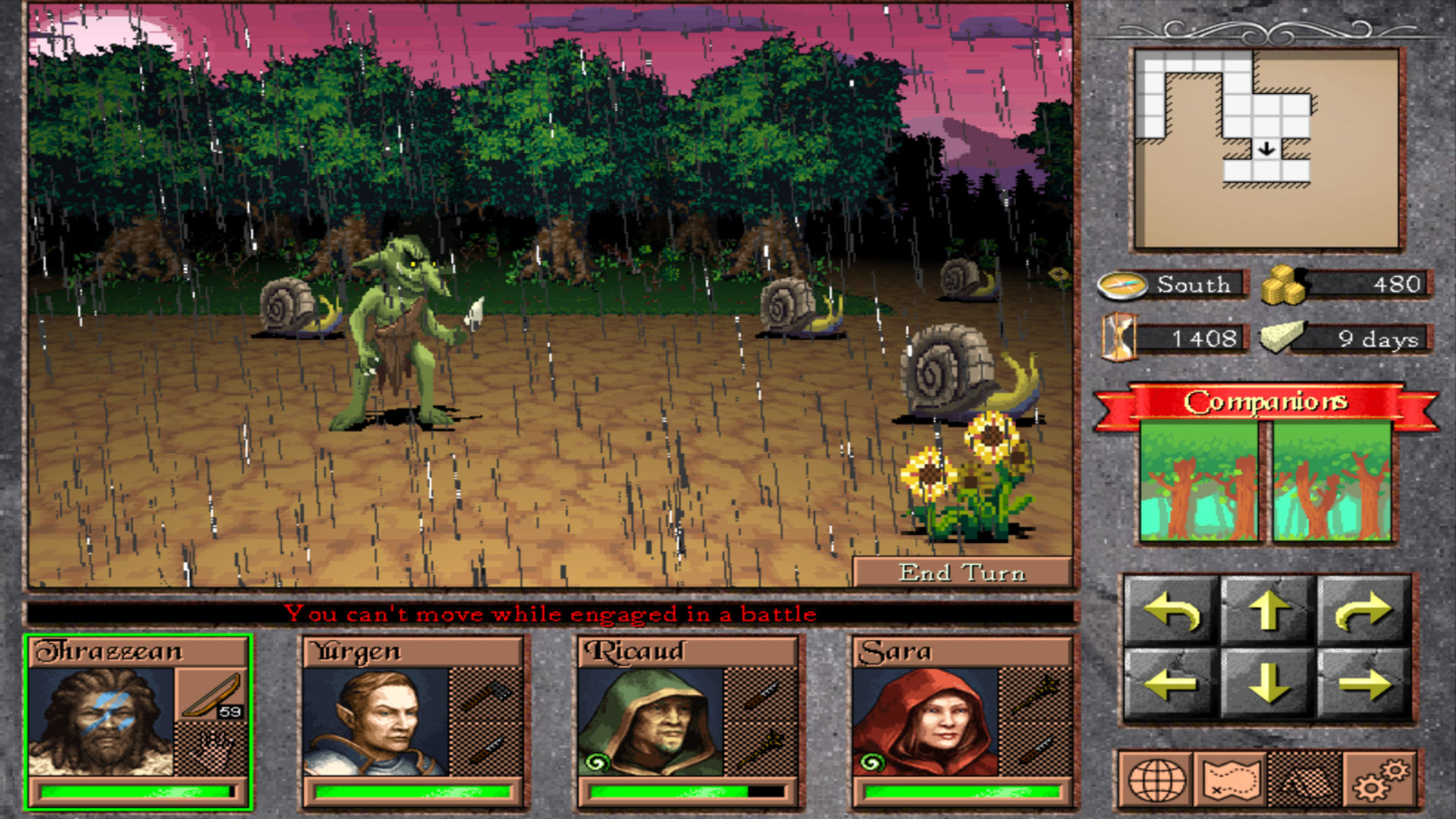Select Ricaud's hooded portrait
Viewport: 1456px width, 819px height.
pos(651,722)
